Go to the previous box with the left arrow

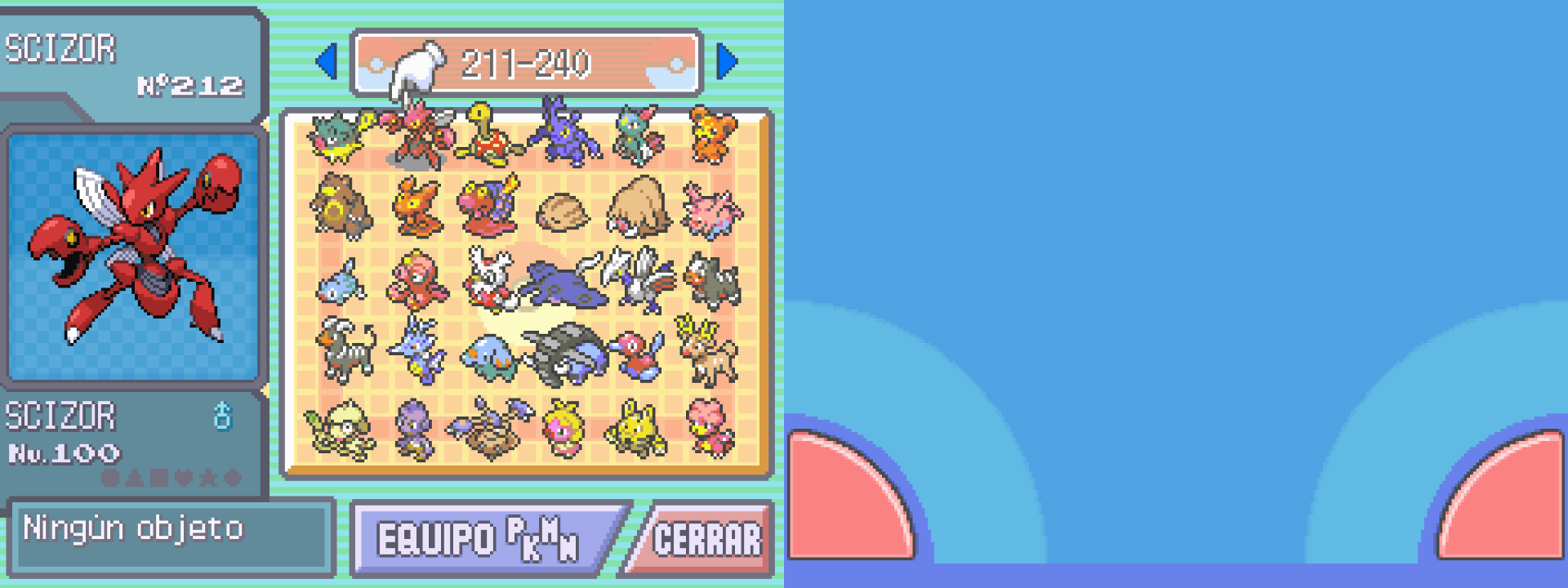327,62
